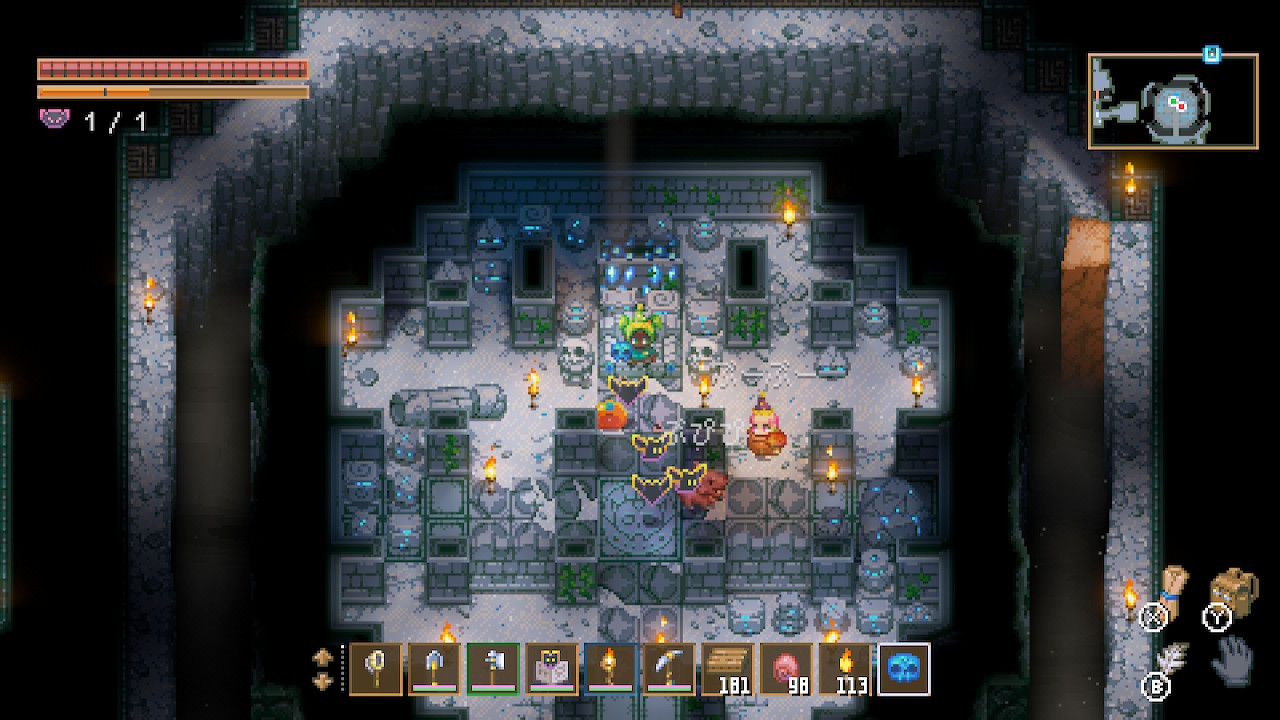The image size is (1280, 720).
Task: Open the backpack inventory icon
Action: coord(1235,594)
